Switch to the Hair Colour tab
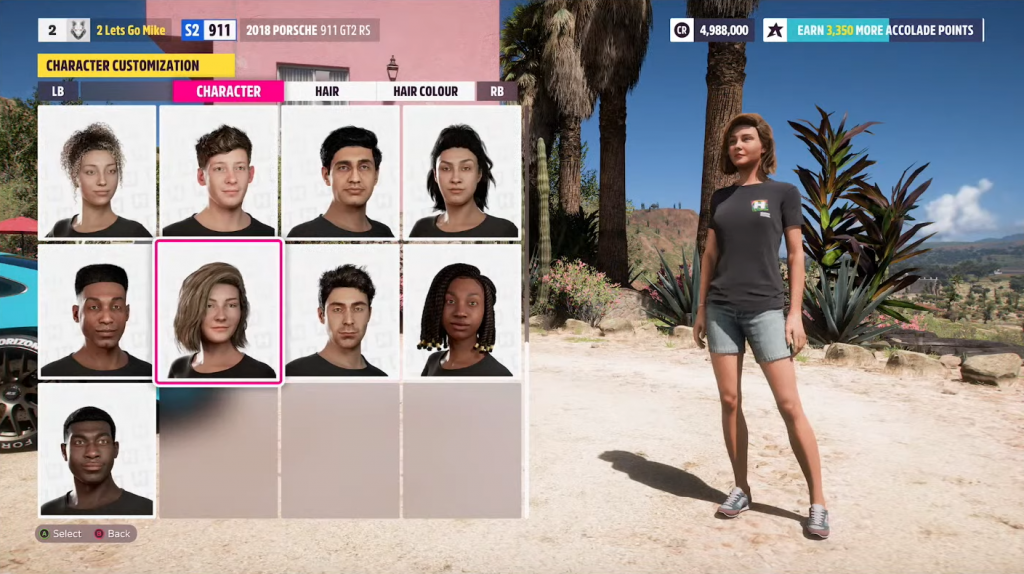The height and width of the screenshot is (574, 1024). point(425,91)
